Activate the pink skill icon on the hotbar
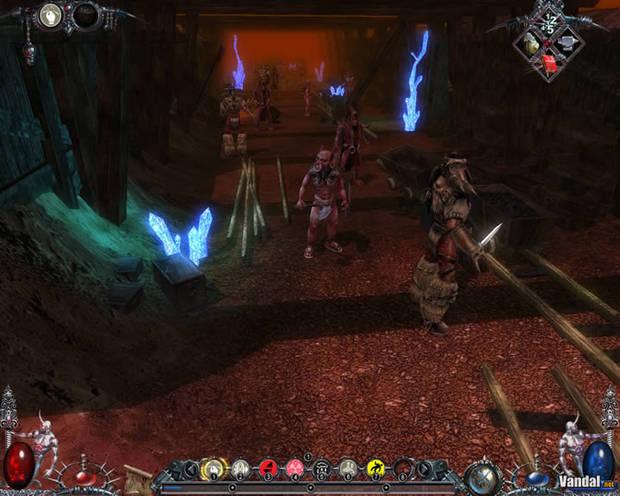The width and height of the screenshot is (620, 496). [295, 468]
